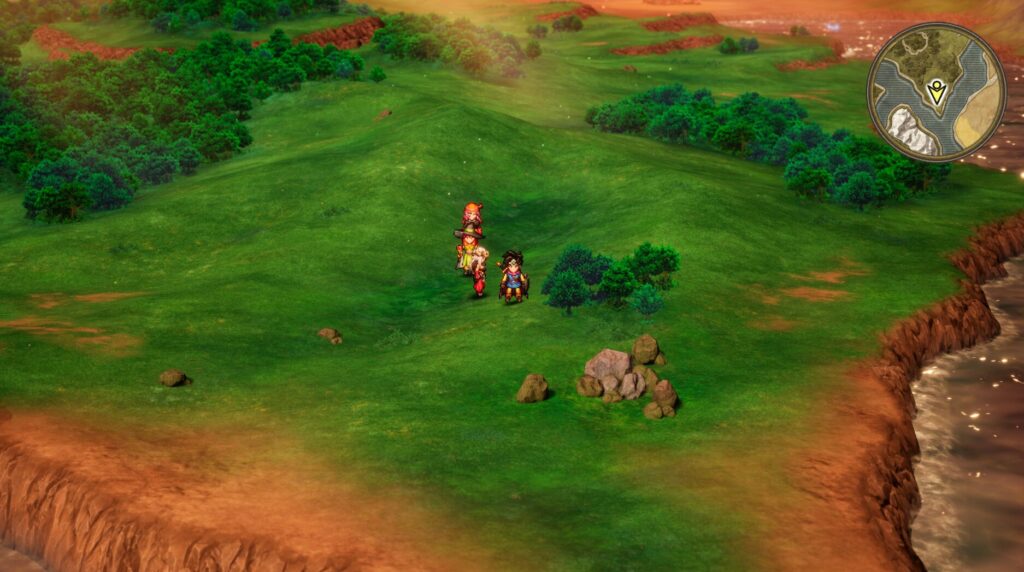Open the circular minimap
Image resolution: width=1024 pixels, height=572 pixels.
[936, 92]
